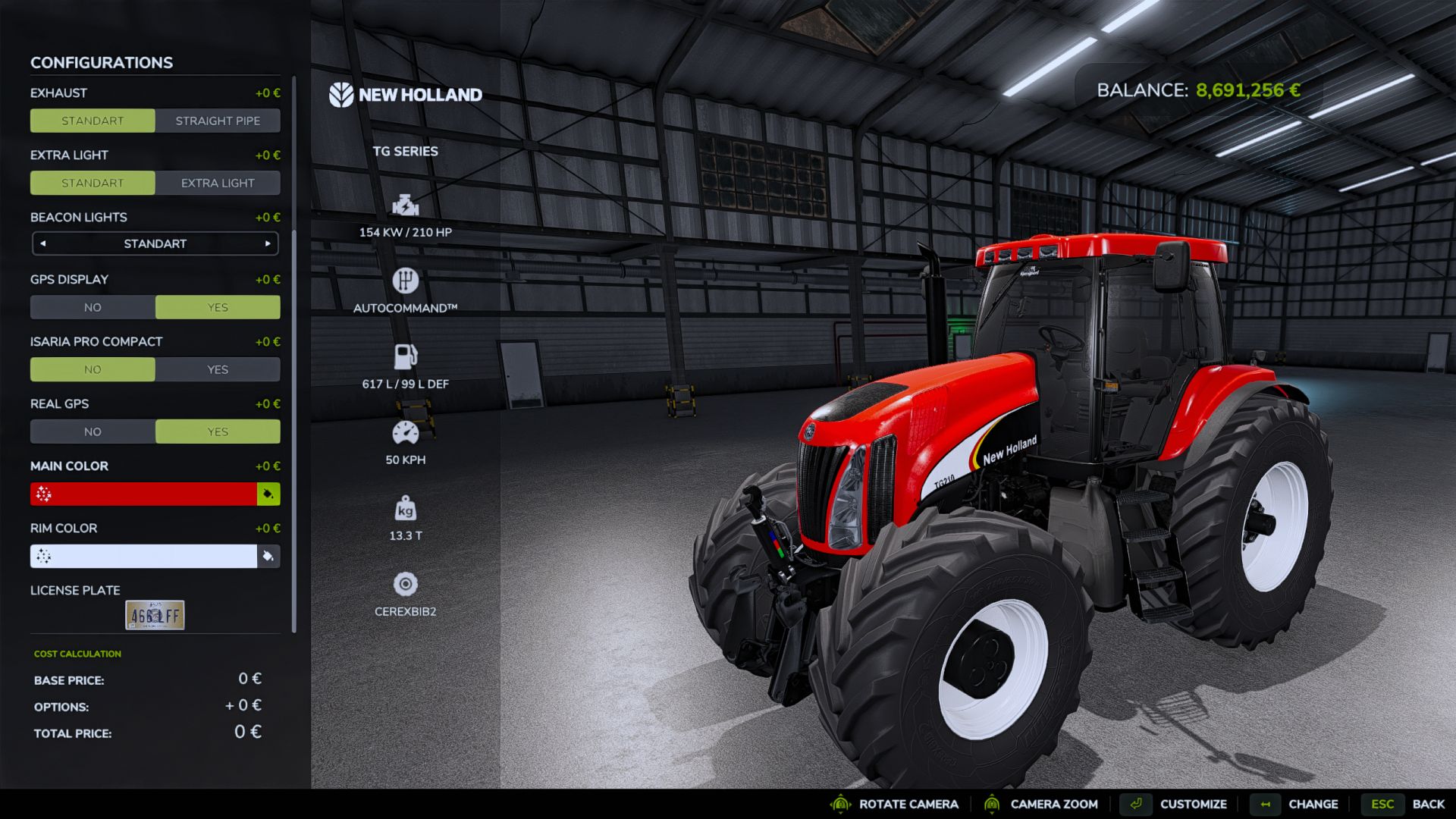Select Change from the bottom bar
1456x819 pixels.
click(x=1313, y=804)
